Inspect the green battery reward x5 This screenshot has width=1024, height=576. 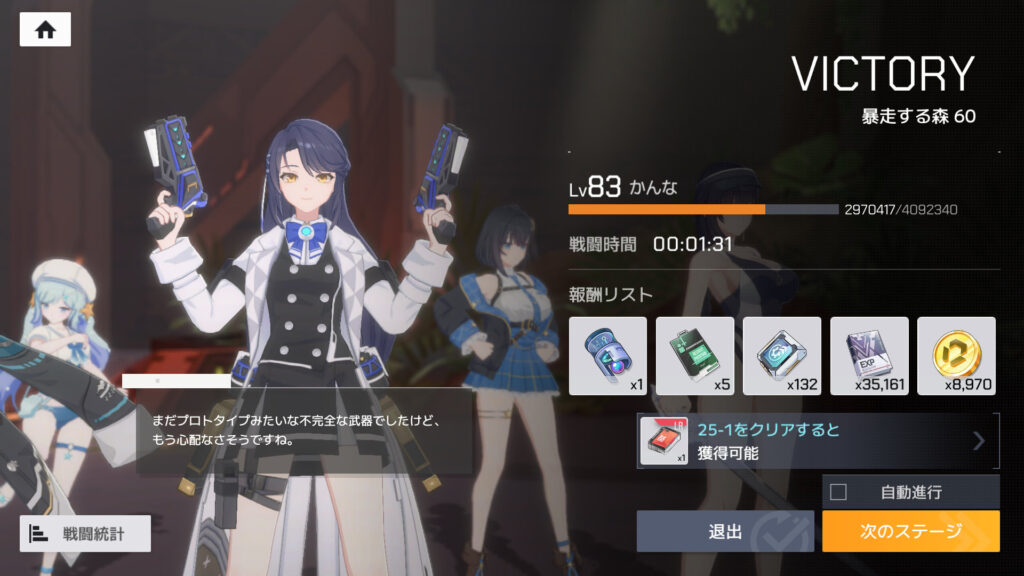click(695, 356)
